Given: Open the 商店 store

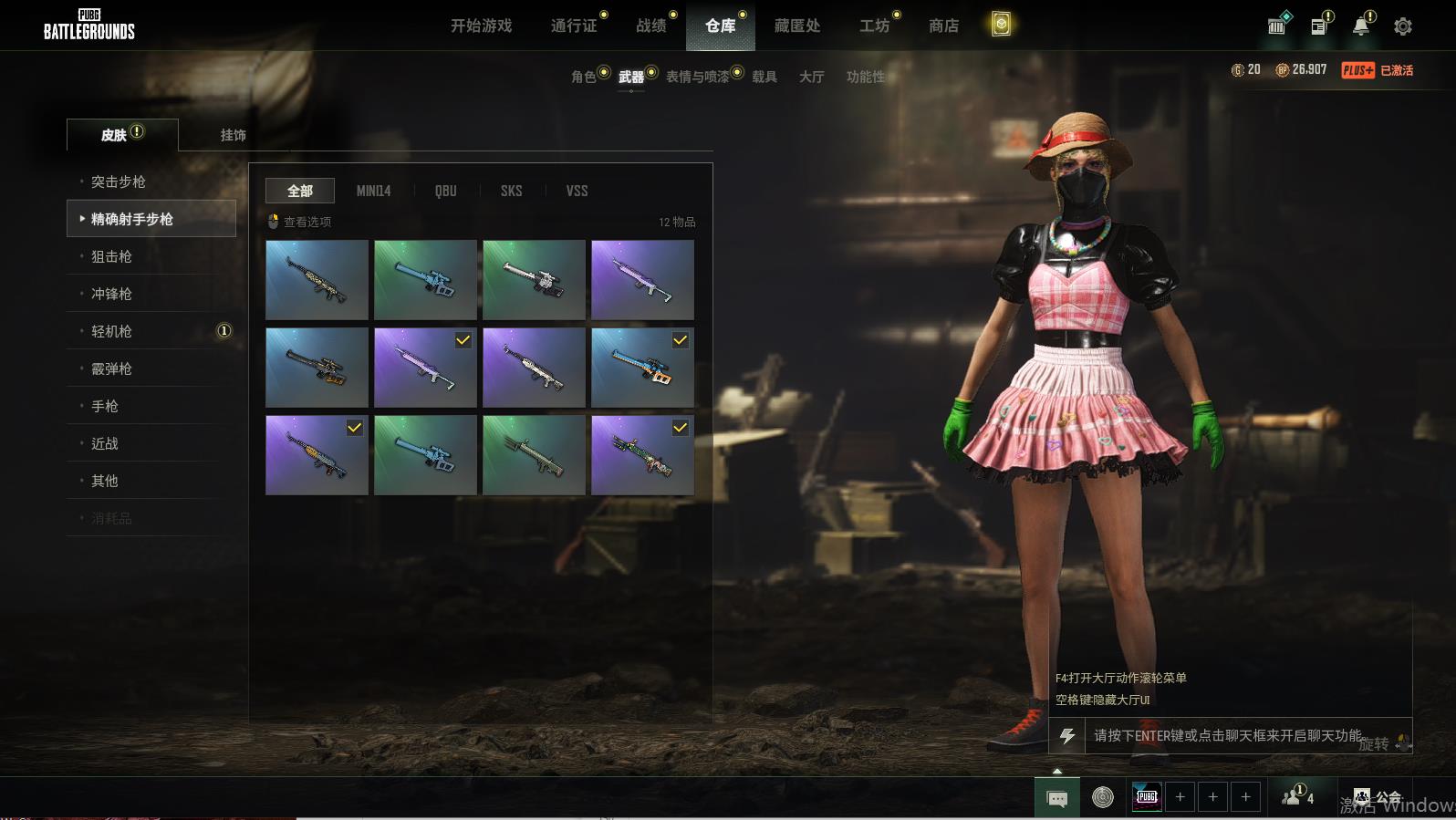Looking at the screenshot, I should [x=943, y=26].
